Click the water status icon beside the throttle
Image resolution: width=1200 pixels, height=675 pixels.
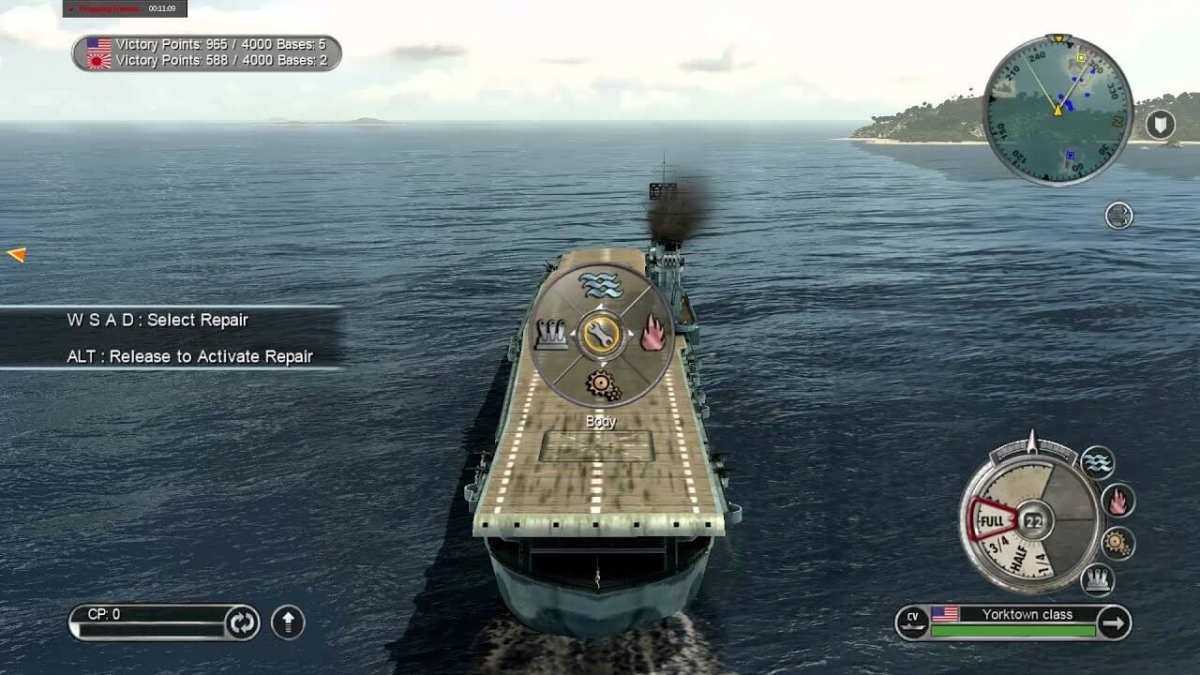[x=1098, y=463]
